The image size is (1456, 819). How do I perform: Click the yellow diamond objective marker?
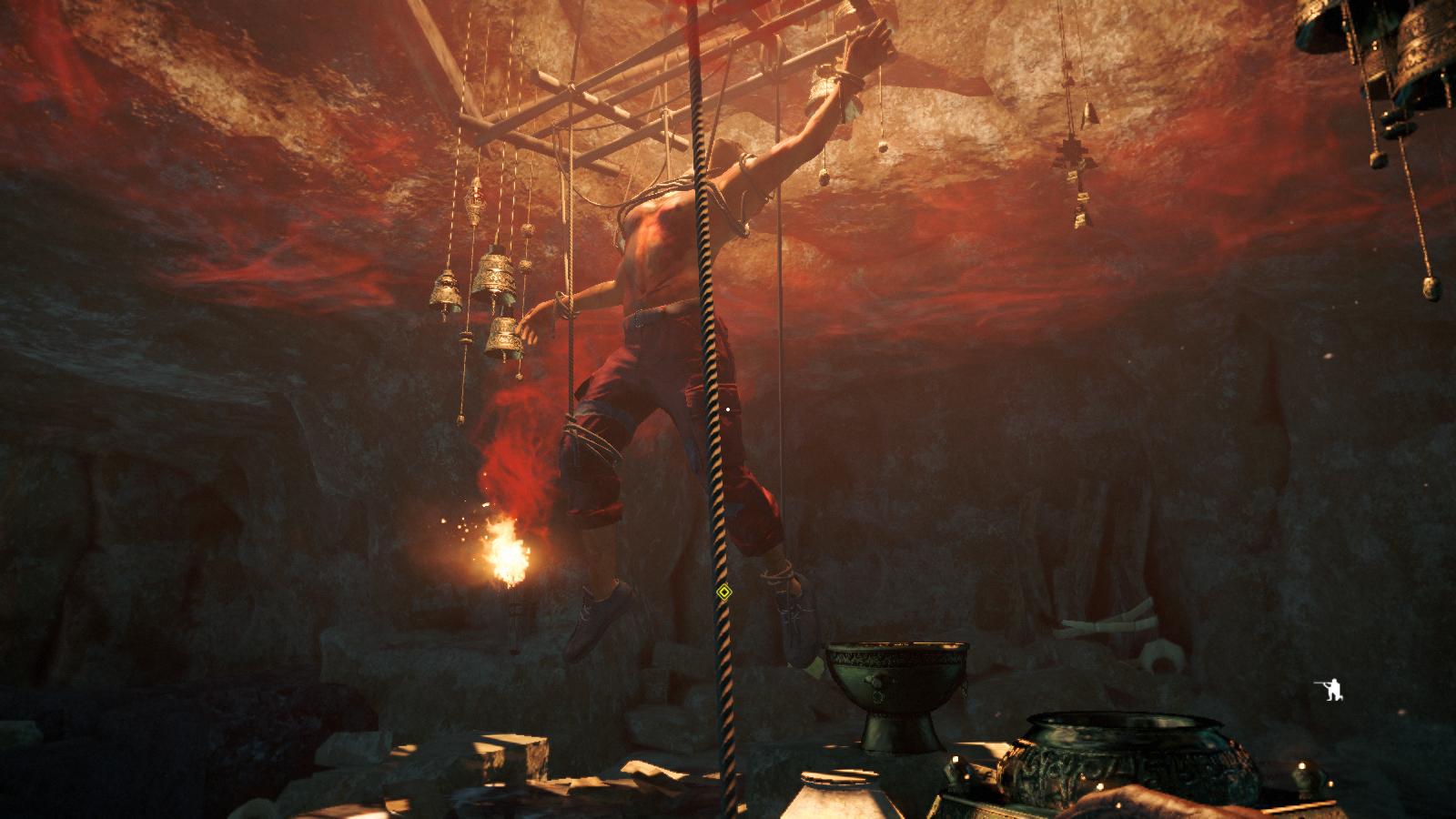click(x=723, y=592)
